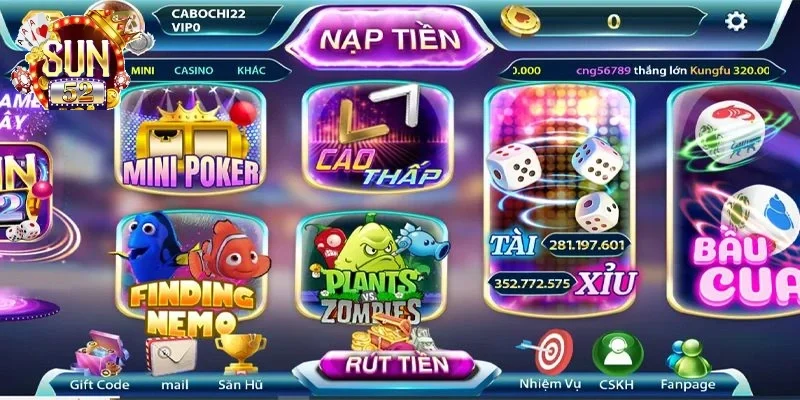Switch to the MINI tab

click(142, 71)
